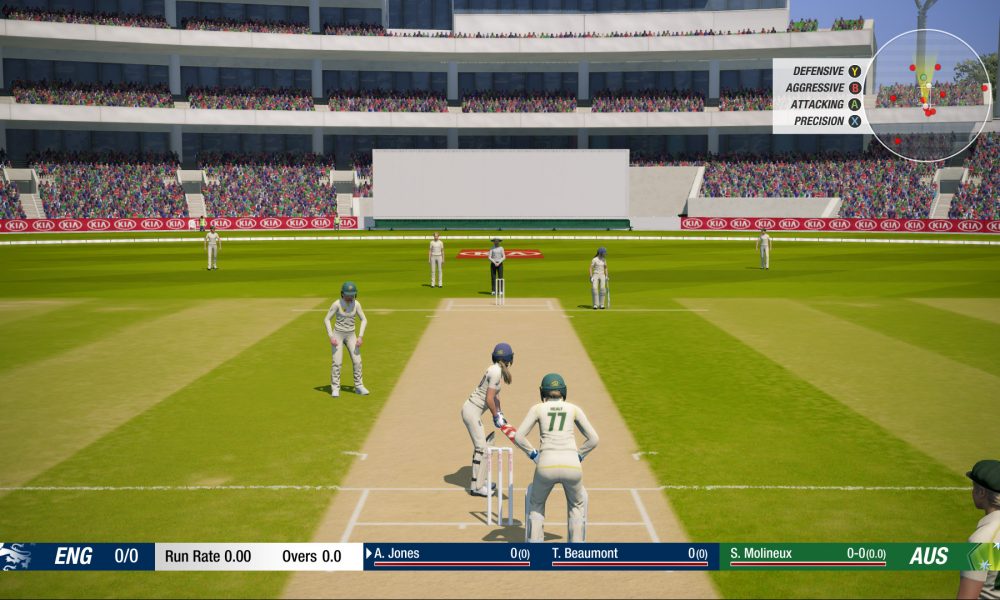Select batter T. Beaumont on the scoreboard
The image size is (1000, 600).
pos(585,554)
